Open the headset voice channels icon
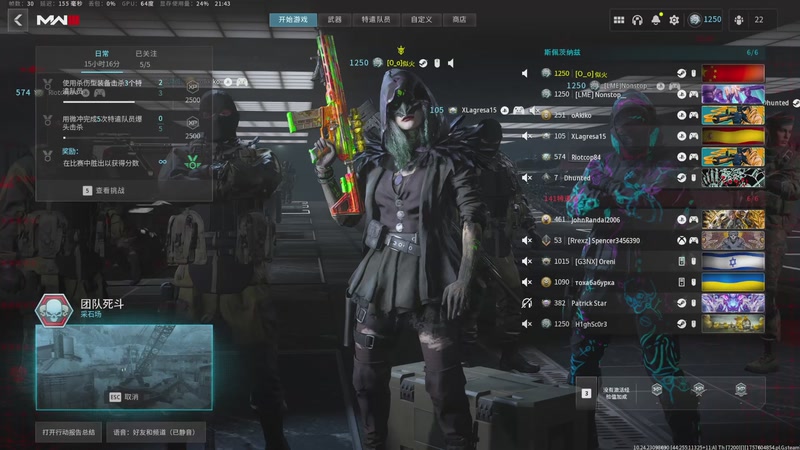 pos(638,20)
